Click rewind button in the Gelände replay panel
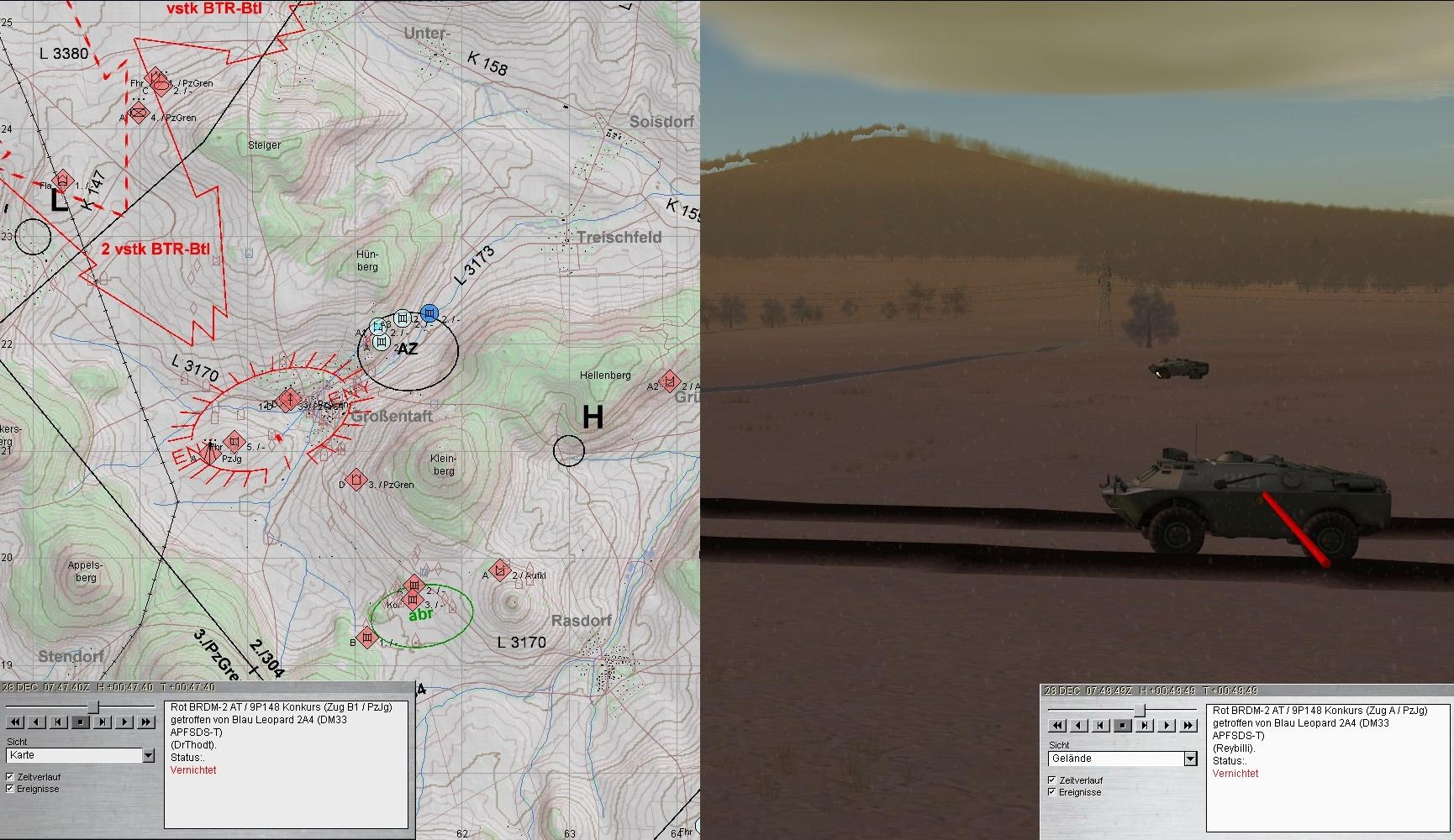Image resolution: width=1454 pixels, height=840 pixels. pyautogui.click(x=1057, y=726)
